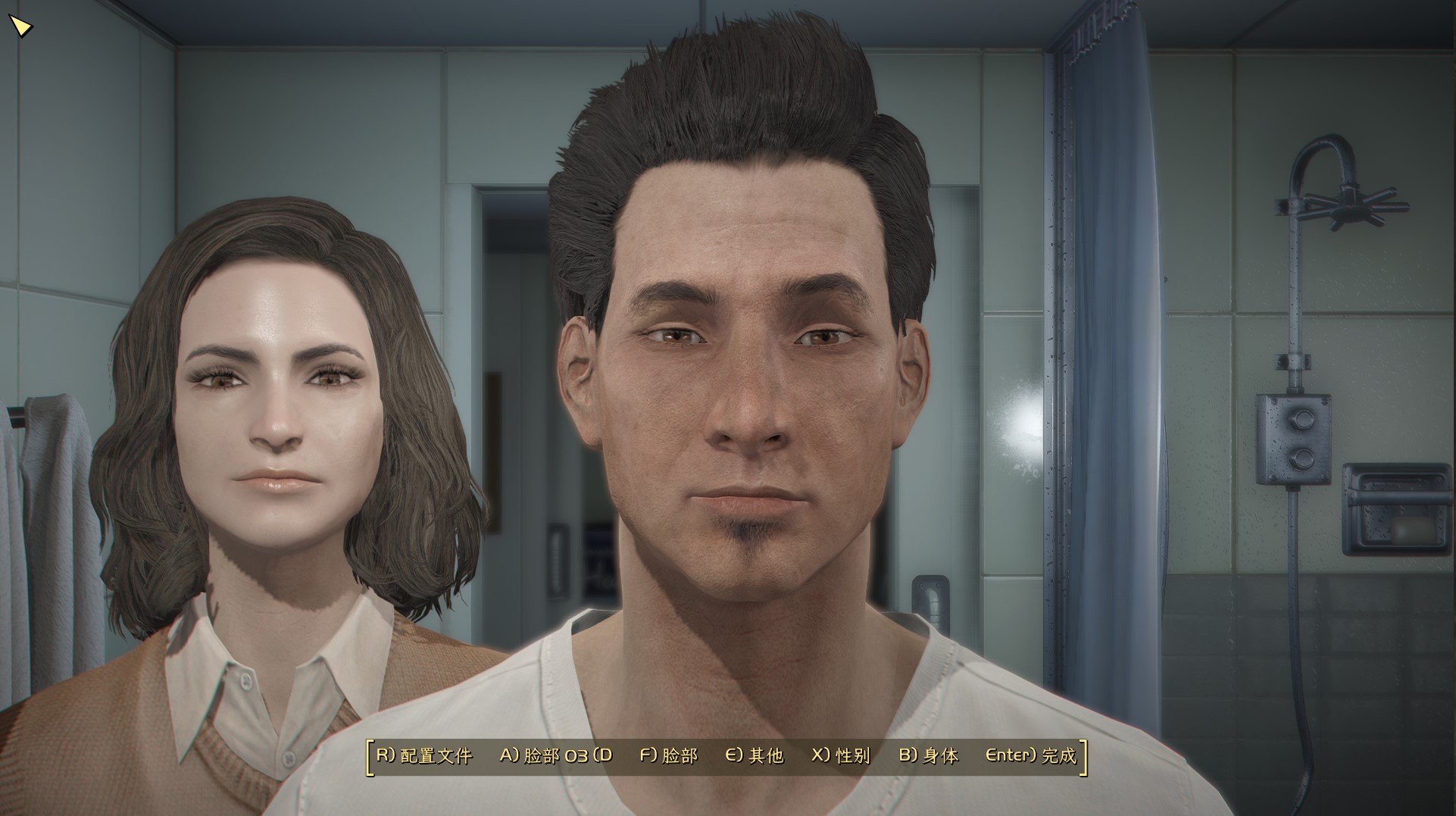Cycle the 脸部 03 face preset
The image size is (1456, 816).
555,755
